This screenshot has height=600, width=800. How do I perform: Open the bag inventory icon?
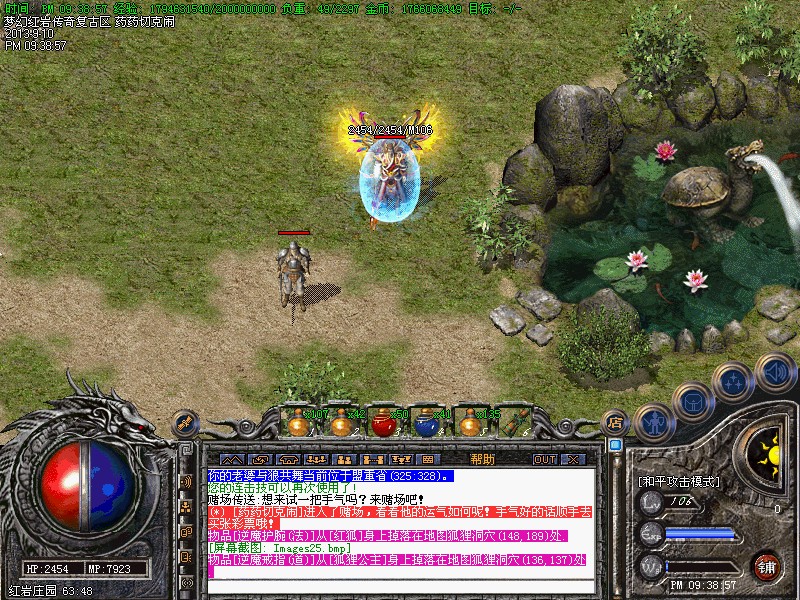click(693, 400)
